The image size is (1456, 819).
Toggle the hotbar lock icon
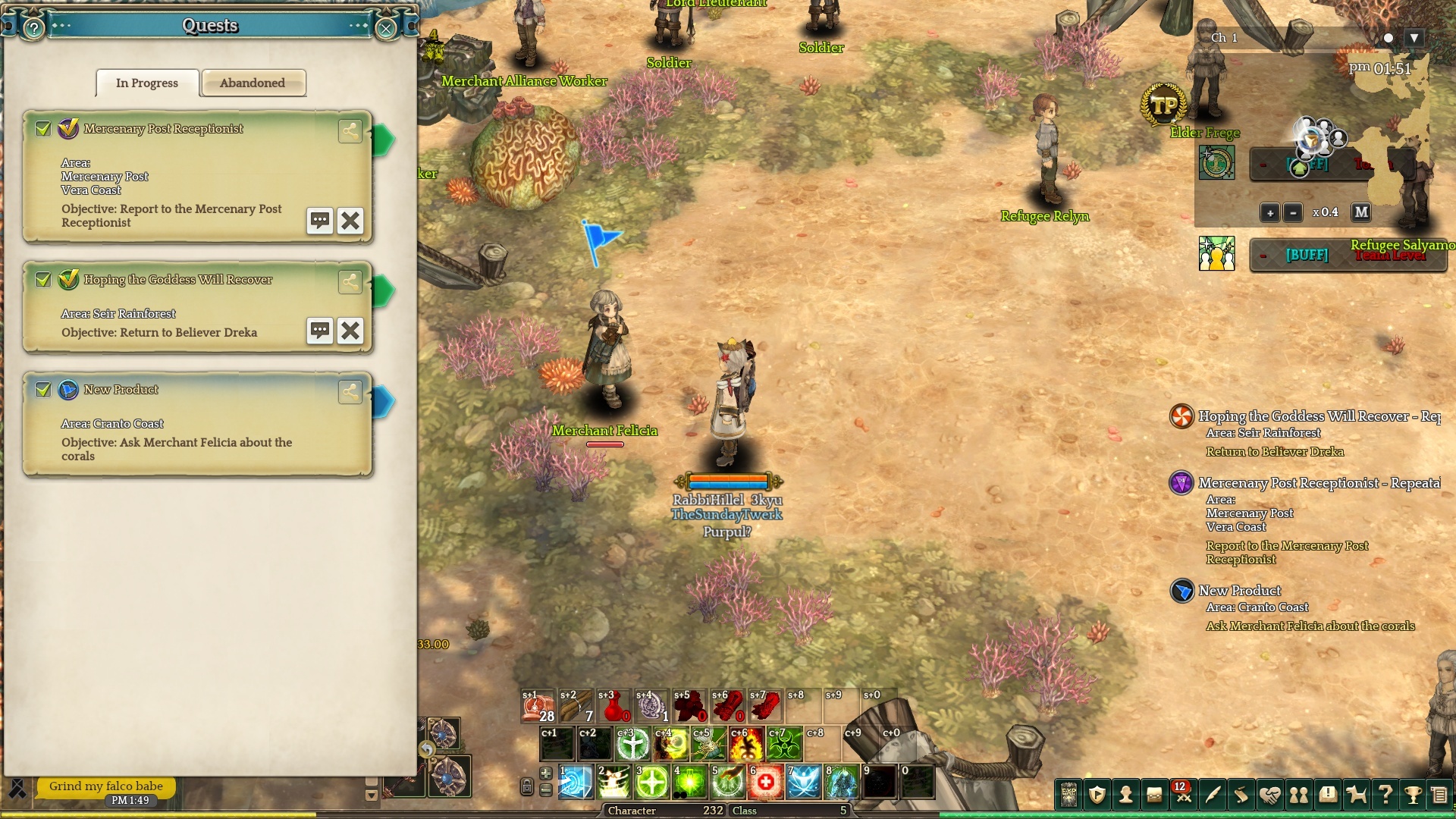click(x=526, y=787)
